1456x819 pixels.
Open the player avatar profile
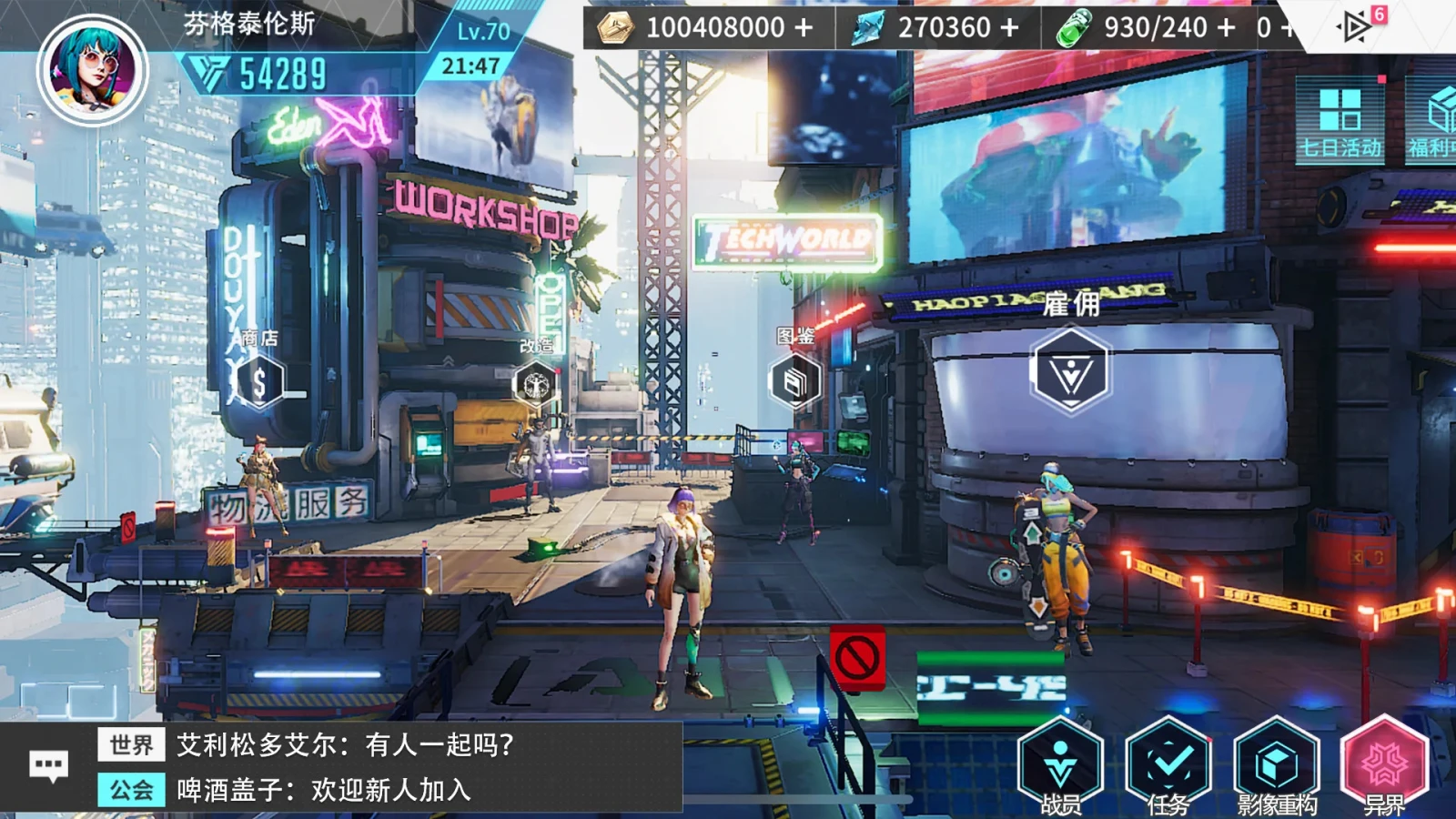coord(92,70)
